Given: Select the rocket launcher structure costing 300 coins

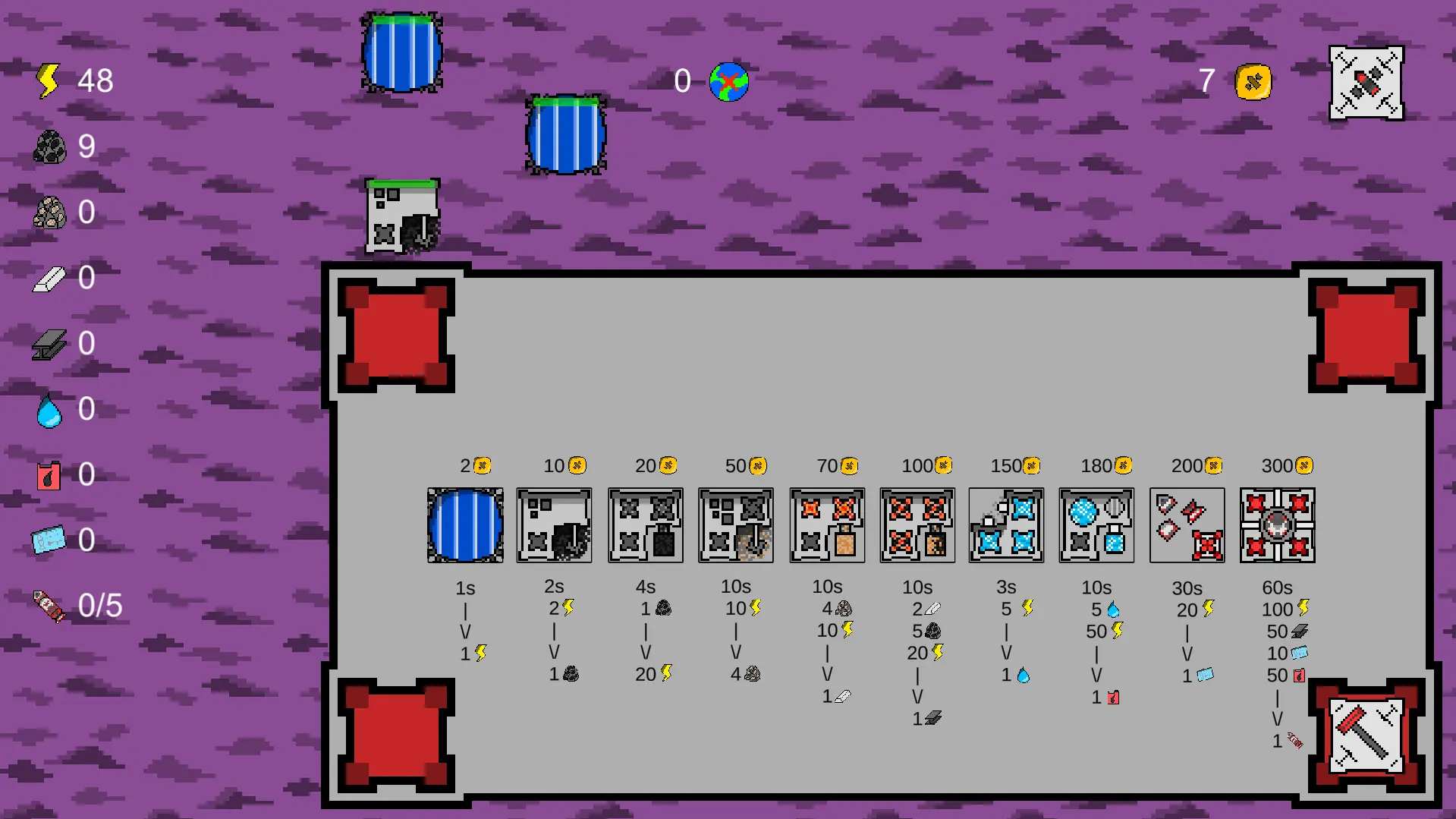Looking at the screenshot, I should [1276, 525].
